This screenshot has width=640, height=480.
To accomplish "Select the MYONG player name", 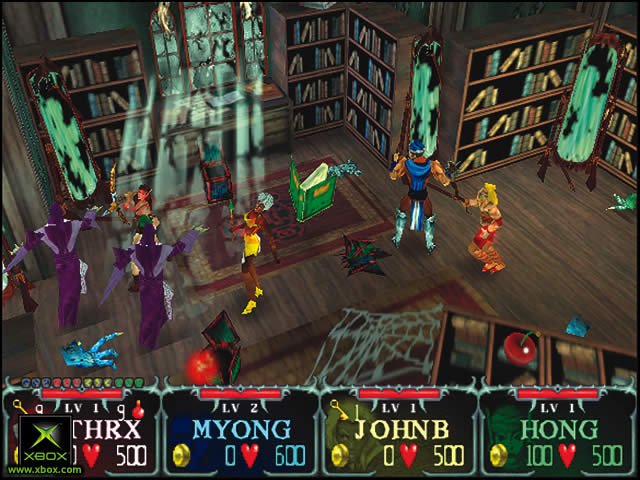I will point(241,429).
